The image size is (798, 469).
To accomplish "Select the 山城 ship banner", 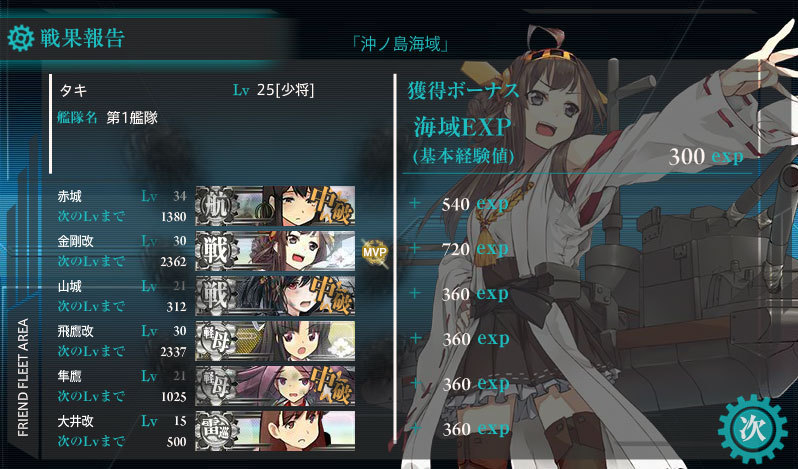I will pyautogui.click(x=275, y=294).
